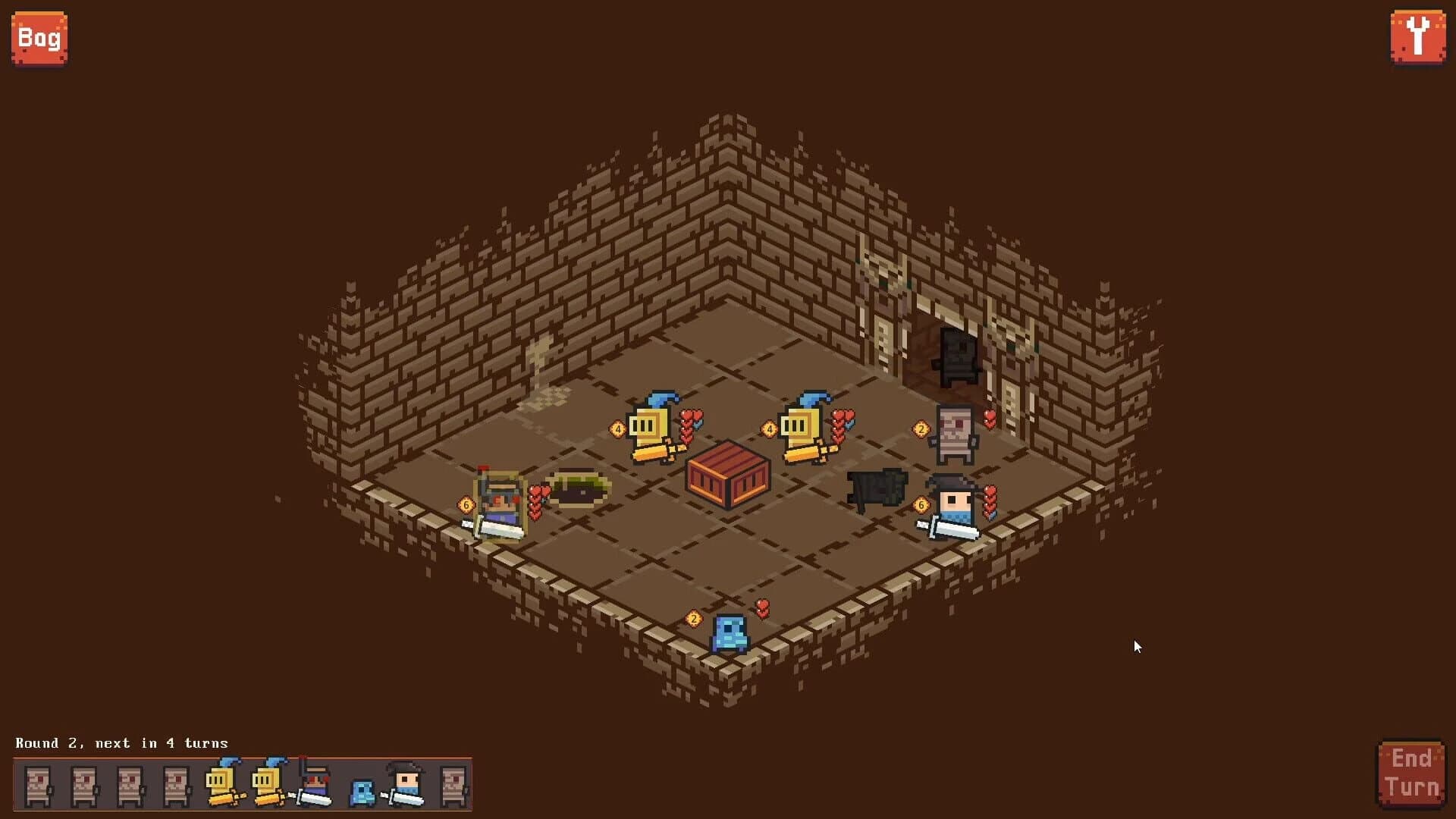Image resolution: width=1456 pixels, height=819 pixels.
Task: Select the blue slime on the floor
Action: pyautogui.click(x=730, y=633)
